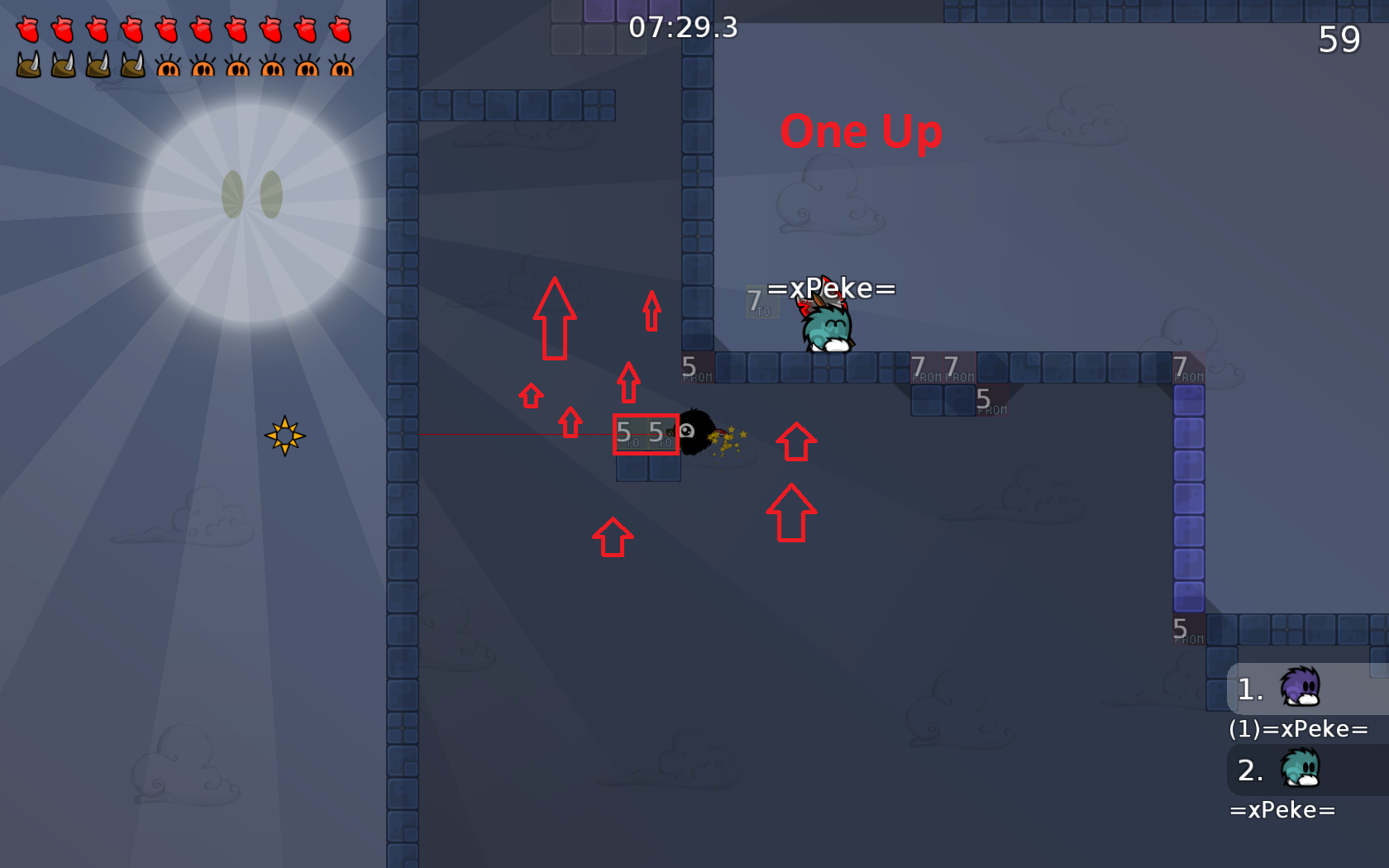Click the black bomb-like creature near the sparks
The height and width of the screenshot is (868, 1389).
coord(694,433)
